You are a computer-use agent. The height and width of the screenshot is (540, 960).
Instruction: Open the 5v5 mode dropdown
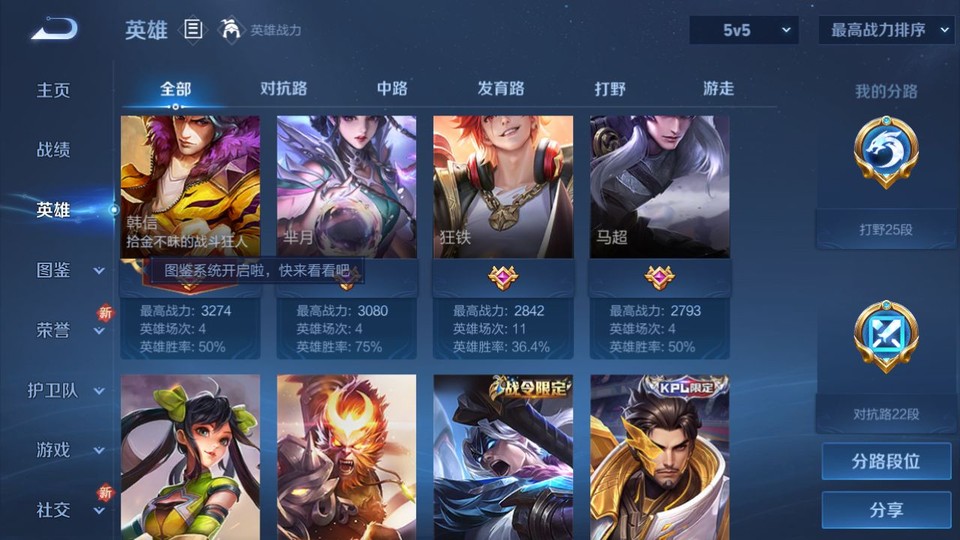(x=744, y=30)
